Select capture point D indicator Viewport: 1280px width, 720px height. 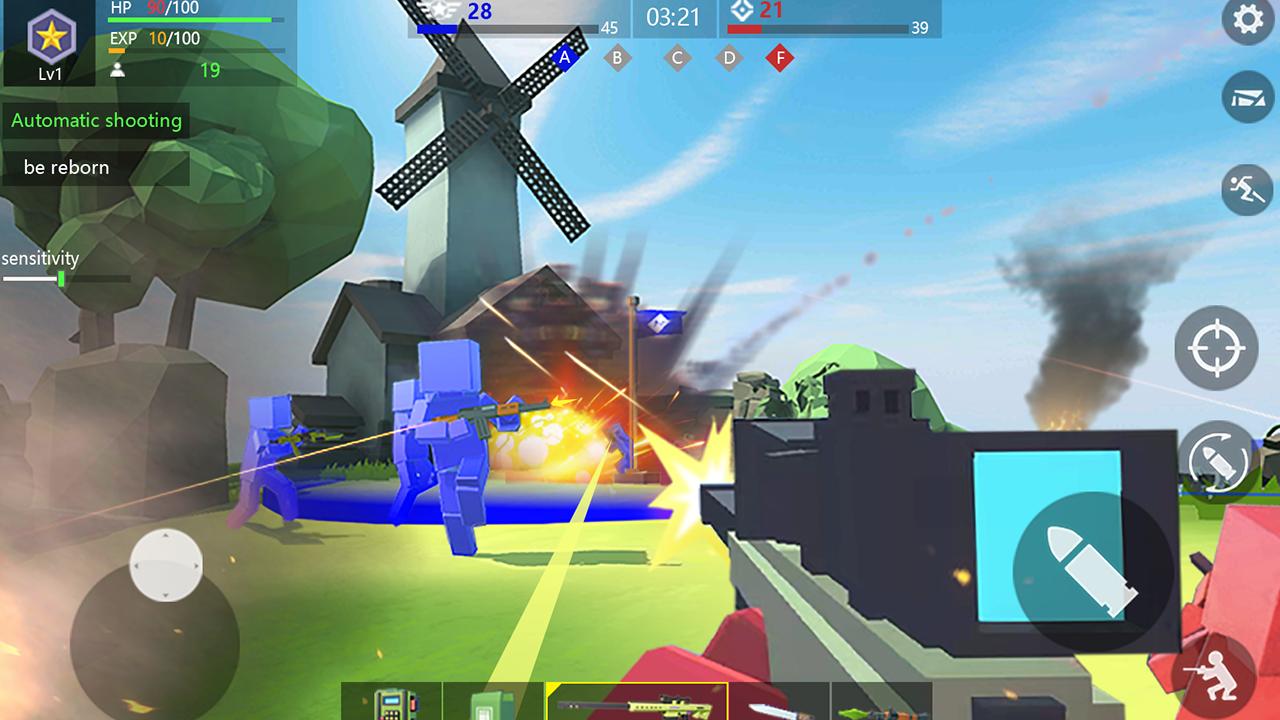point(728,58)
